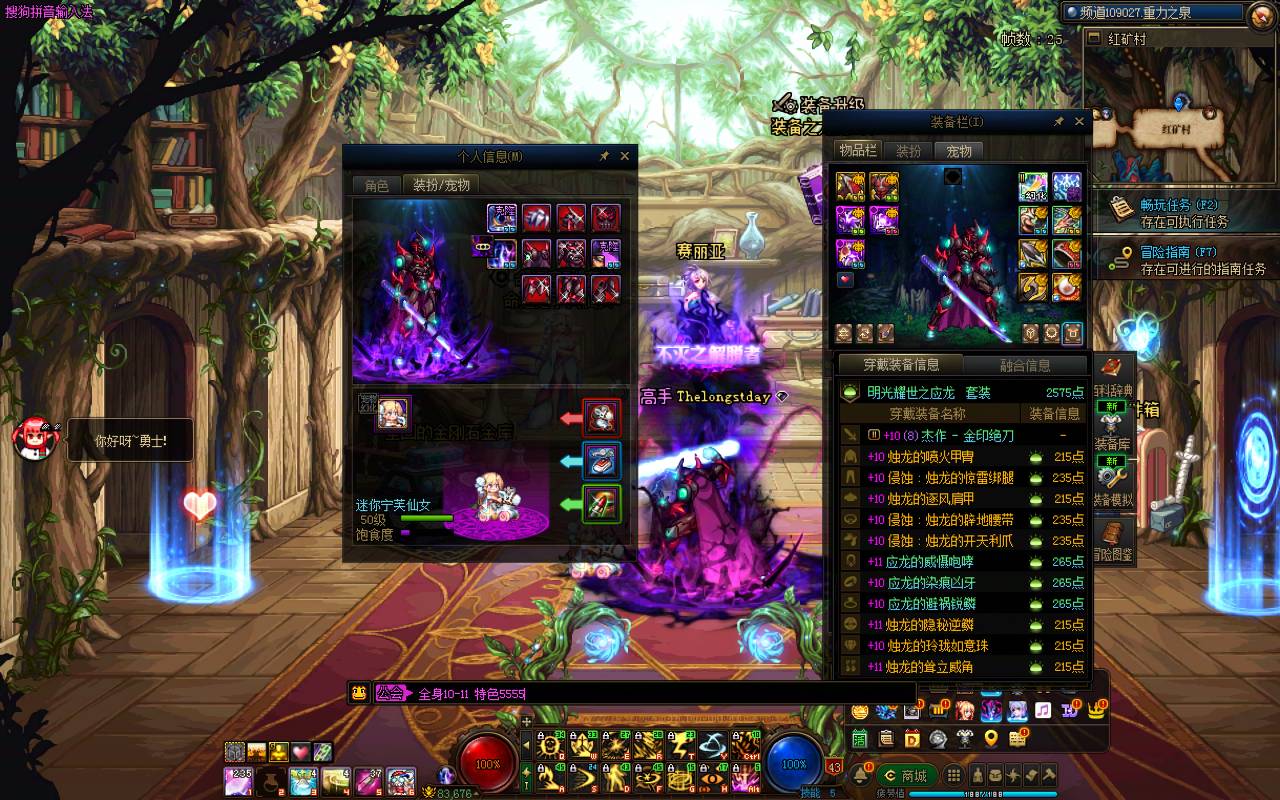
Task: Open the 物品栏 inventory tab
Action: point(857,151)
